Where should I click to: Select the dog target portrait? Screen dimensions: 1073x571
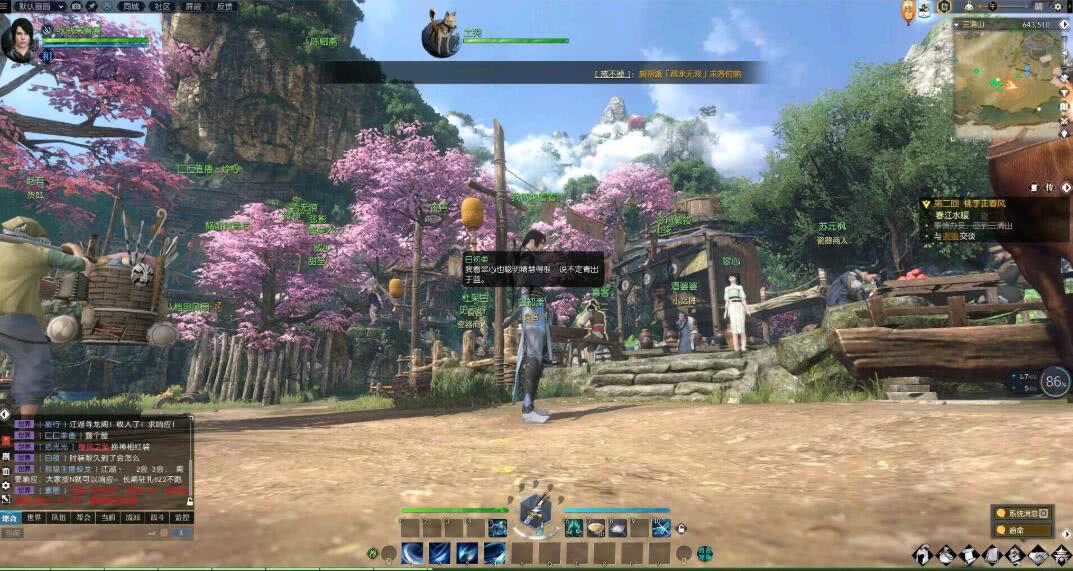pyautogui.click(x=440, y=34)
